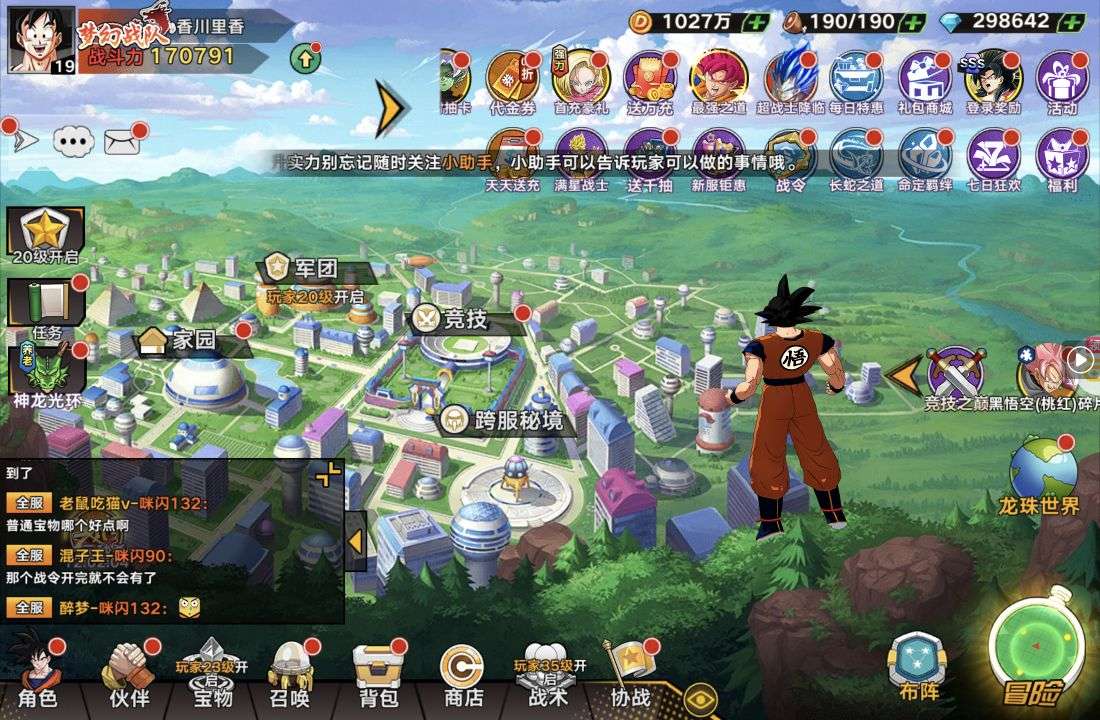
Task: Open the 角色 character menu
Action: pyautogui.click(x=38, y=672)
